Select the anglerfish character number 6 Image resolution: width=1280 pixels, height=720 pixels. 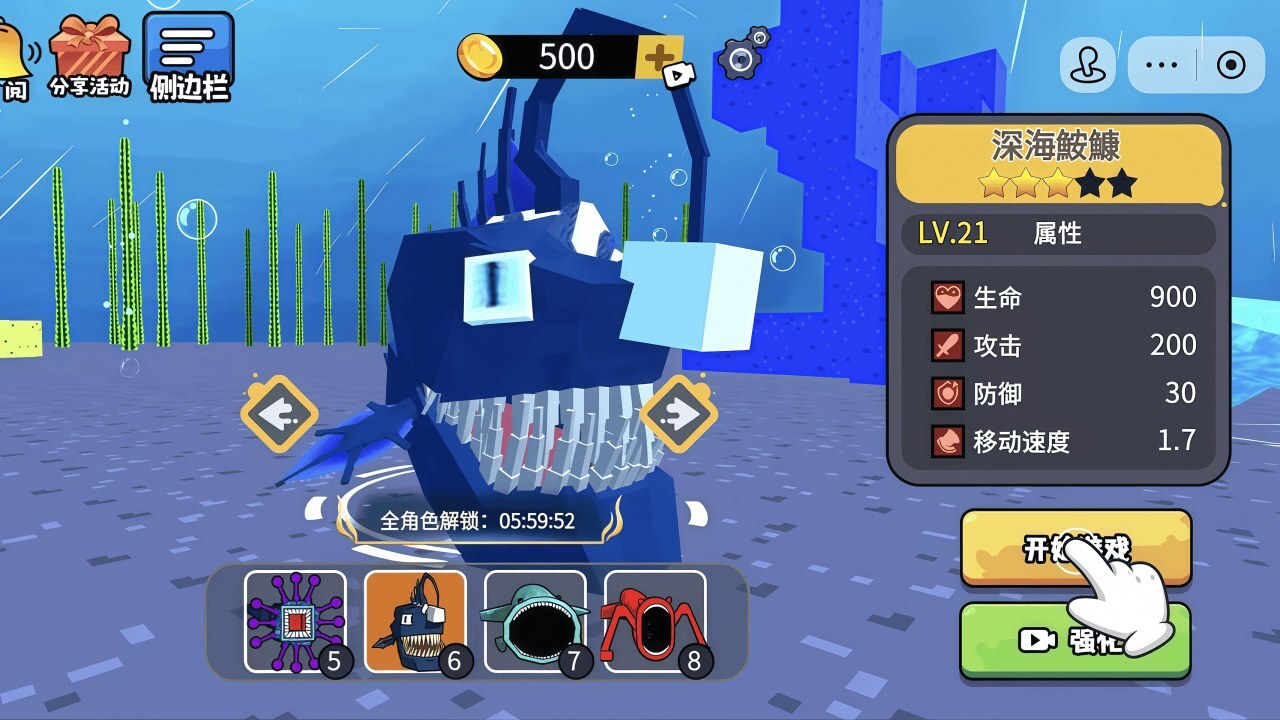(x=415, y=621)
